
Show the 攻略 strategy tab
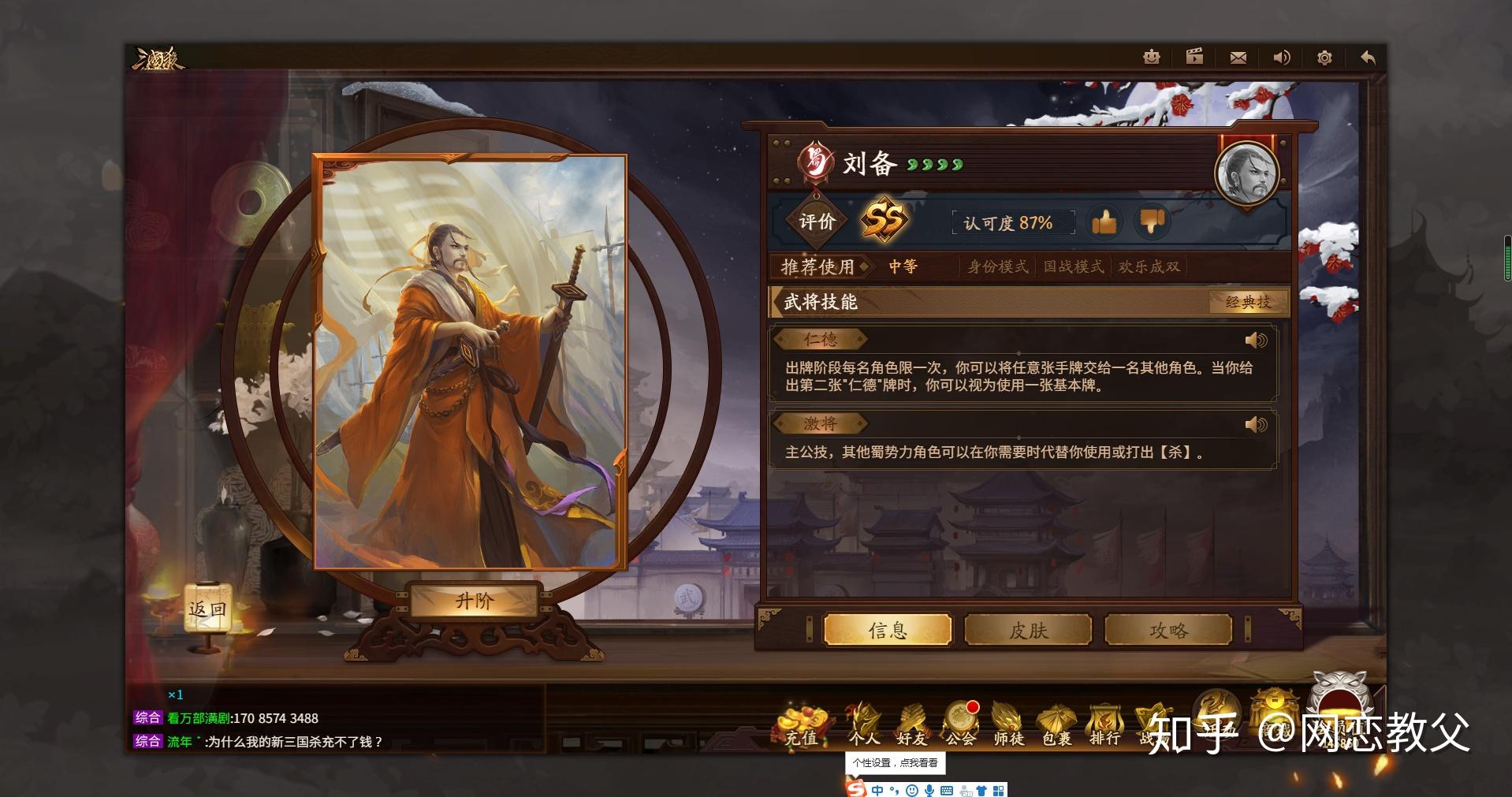(x=1168, y=630)
